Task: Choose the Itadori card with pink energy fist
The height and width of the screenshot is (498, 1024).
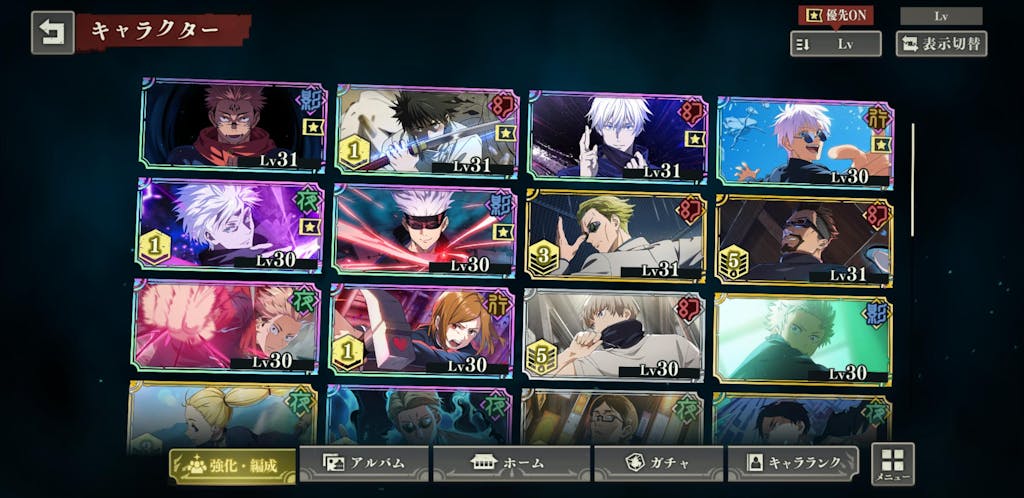Action: [226, 326]
